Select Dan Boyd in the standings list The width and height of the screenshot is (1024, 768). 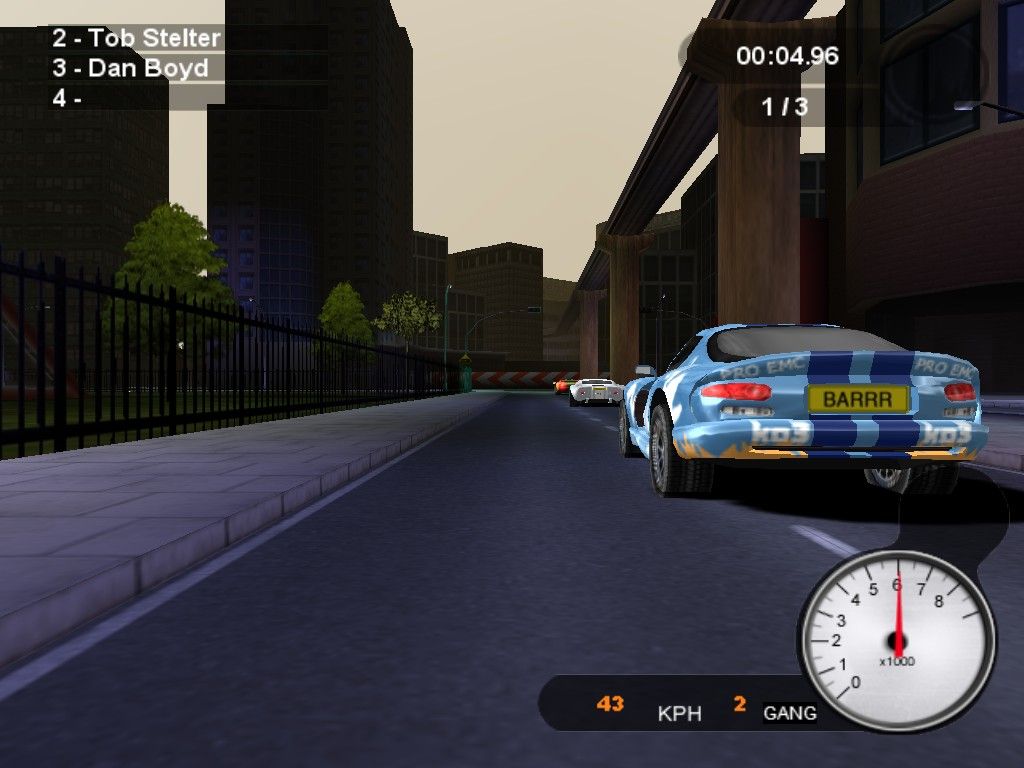(x=131, y=69)
